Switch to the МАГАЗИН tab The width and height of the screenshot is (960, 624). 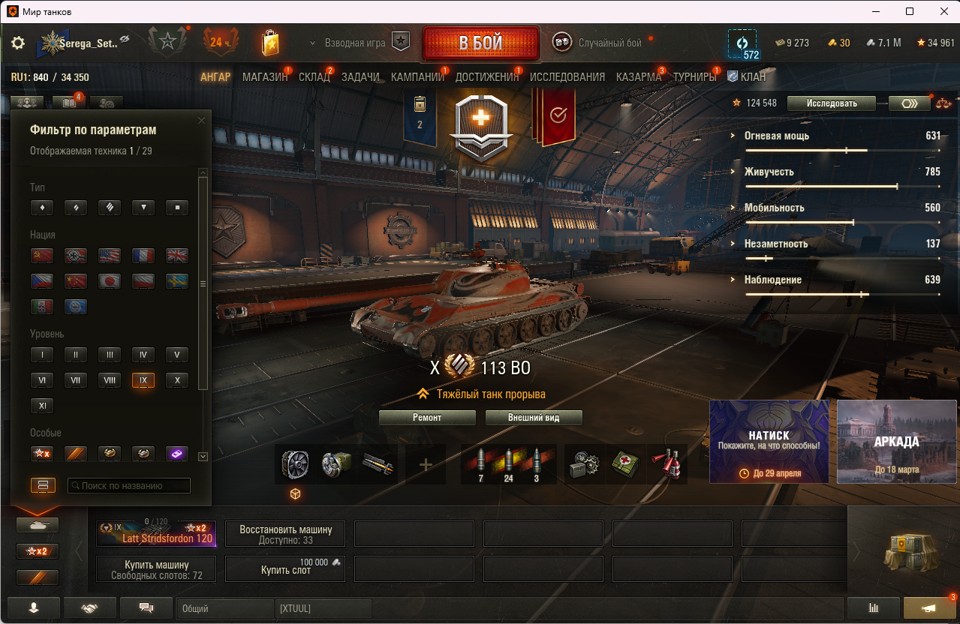265,77
